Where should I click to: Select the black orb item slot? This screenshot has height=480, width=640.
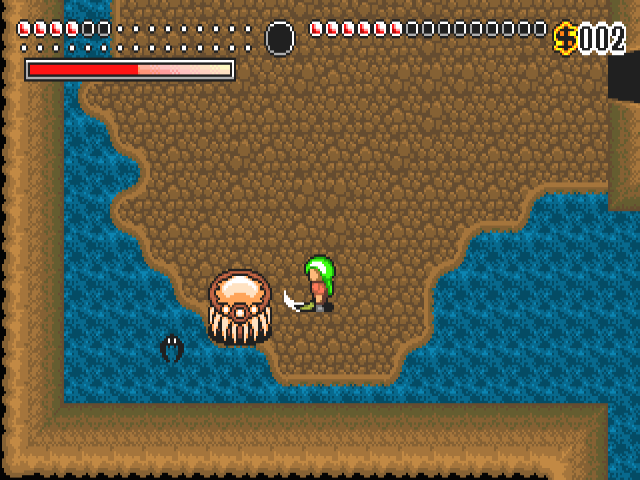point(280,38)
